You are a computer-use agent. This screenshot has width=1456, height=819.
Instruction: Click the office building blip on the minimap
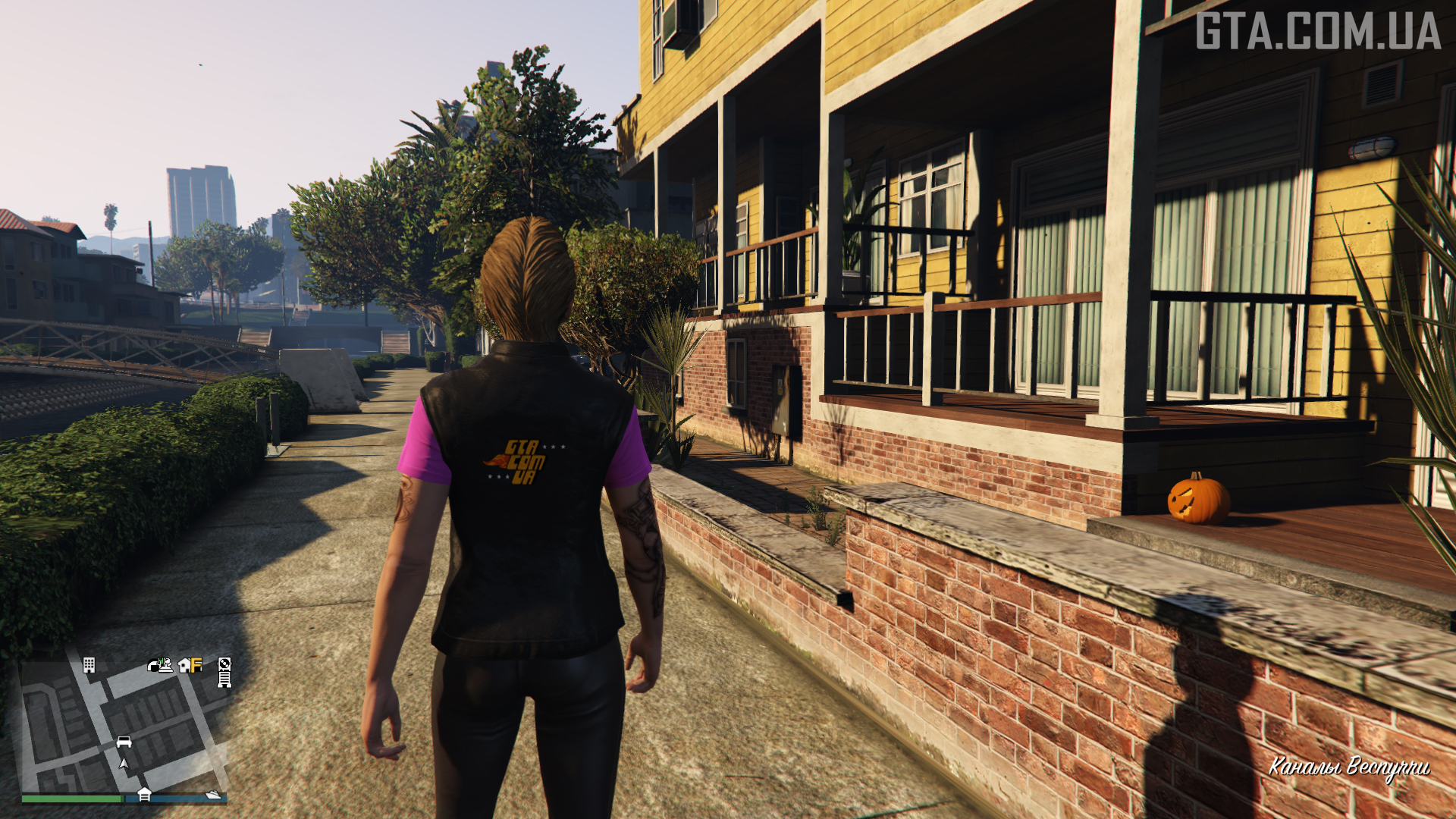click(89, 665)
